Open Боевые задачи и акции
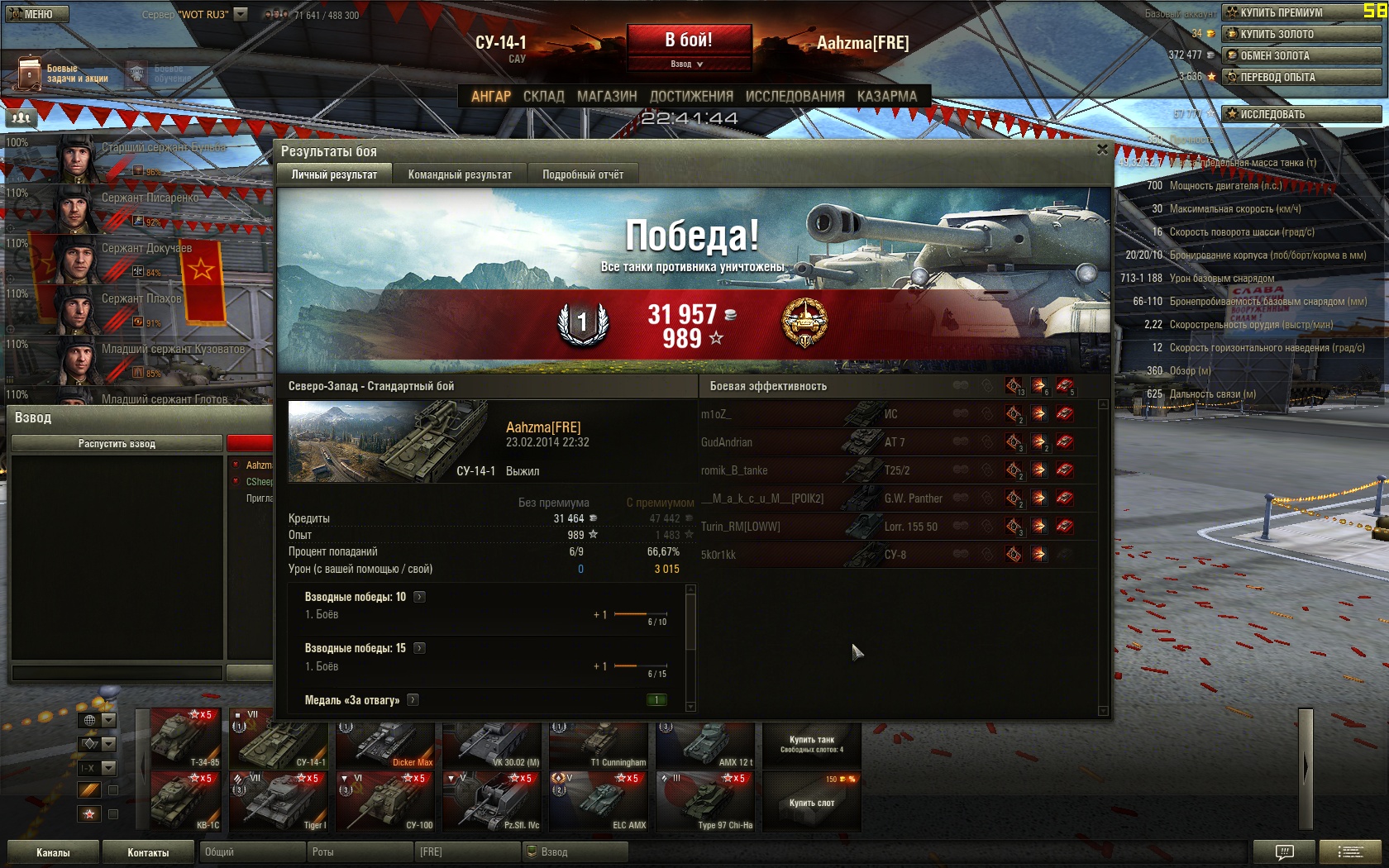 point(62,74)
